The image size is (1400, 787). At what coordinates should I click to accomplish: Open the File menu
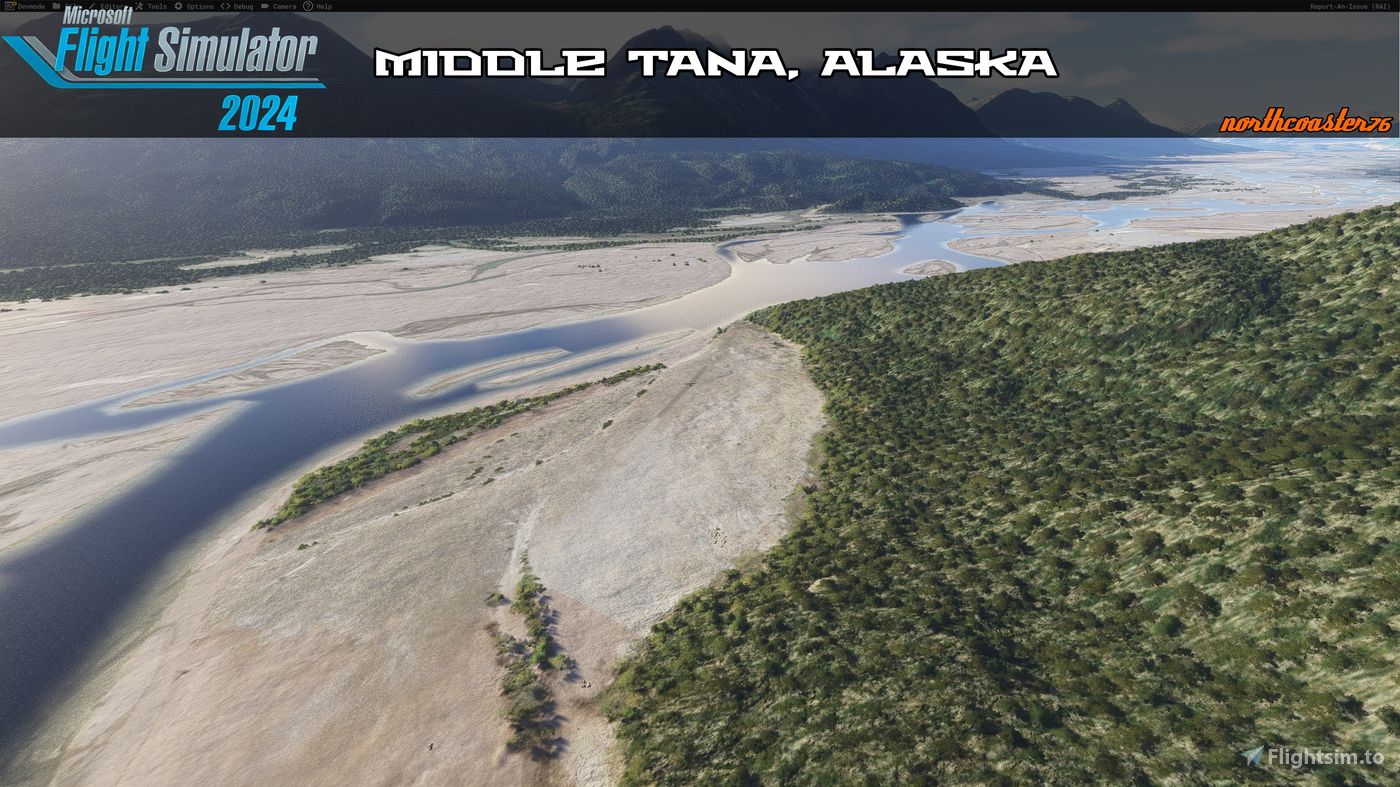pos(72,6)
